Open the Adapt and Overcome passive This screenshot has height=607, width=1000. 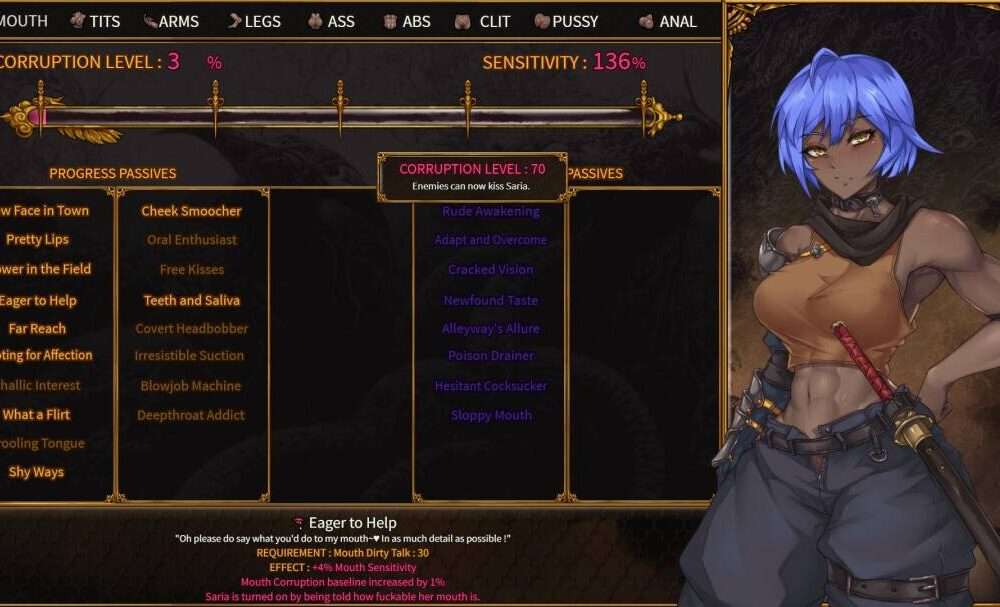490,240
